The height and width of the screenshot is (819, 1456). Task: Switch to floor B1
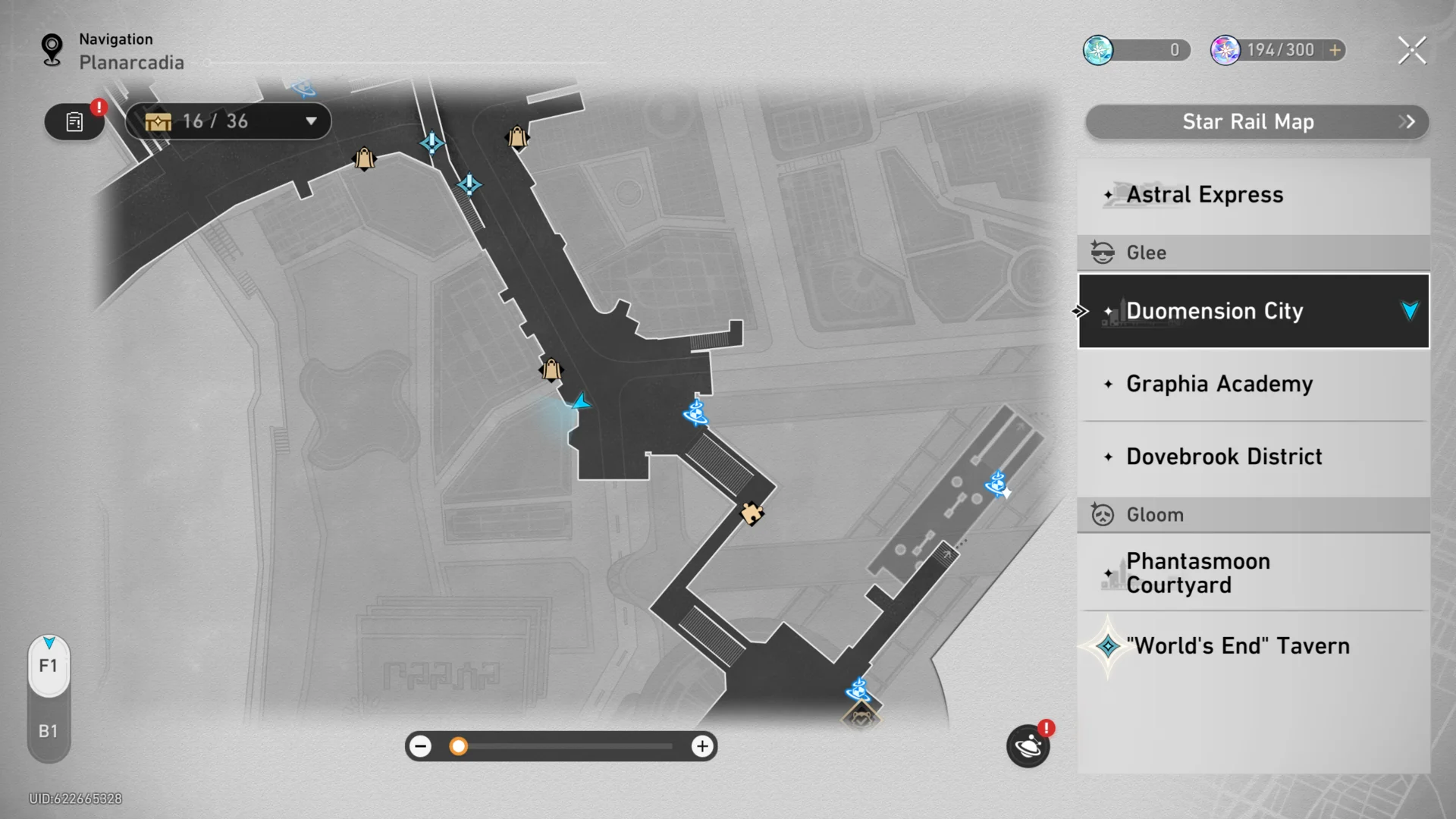[49, 730]
